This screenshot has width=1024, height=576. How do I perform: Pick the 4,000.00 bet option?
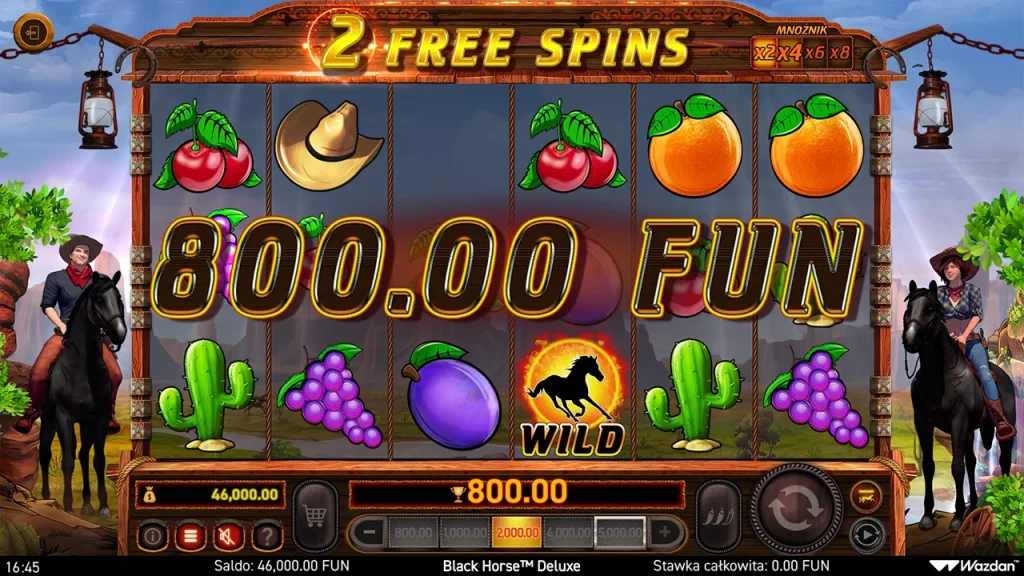568,533
